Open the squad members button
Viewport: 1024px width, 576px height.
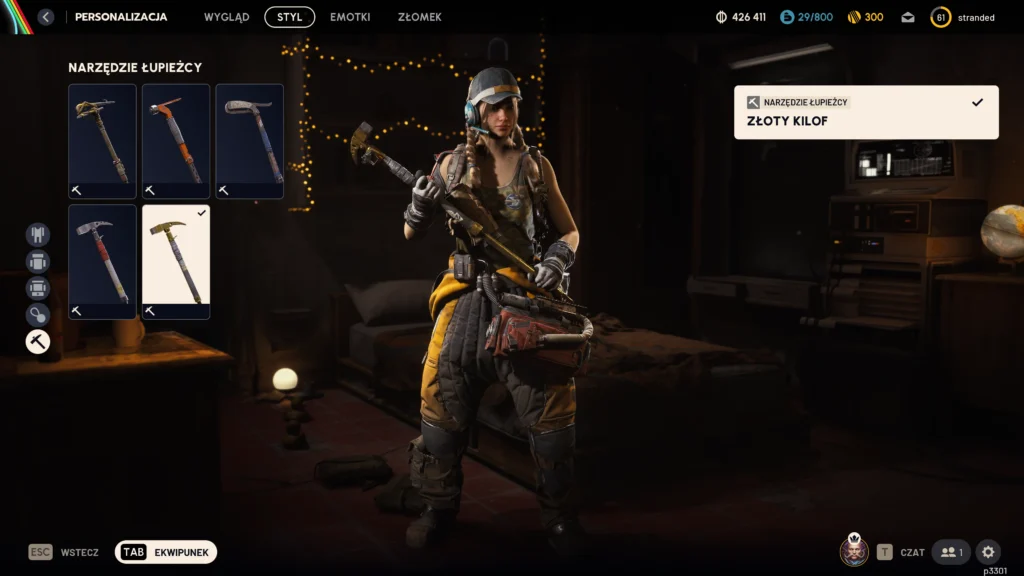(951, 552)
